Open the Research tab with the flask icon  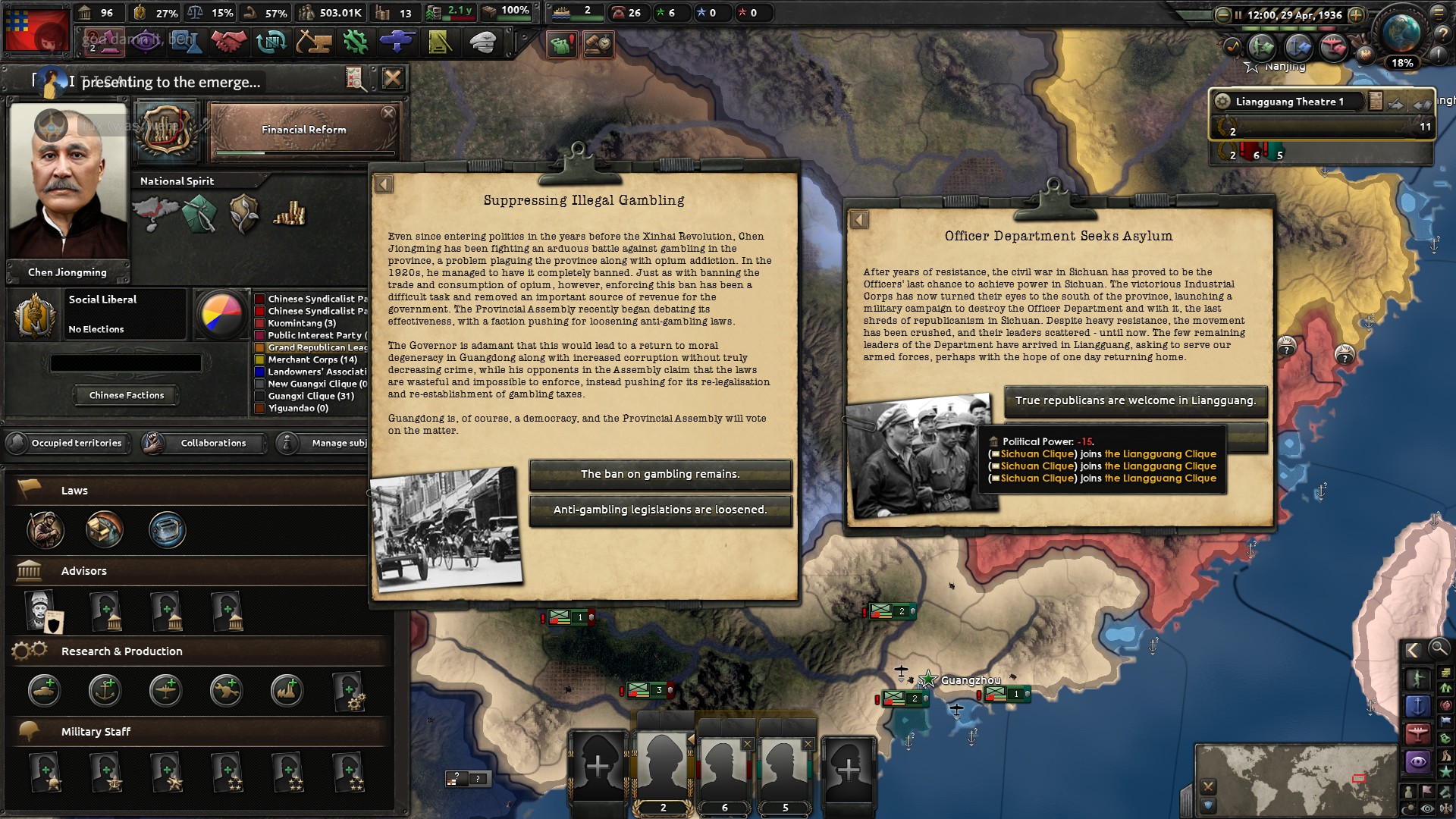tap(186, 42)
